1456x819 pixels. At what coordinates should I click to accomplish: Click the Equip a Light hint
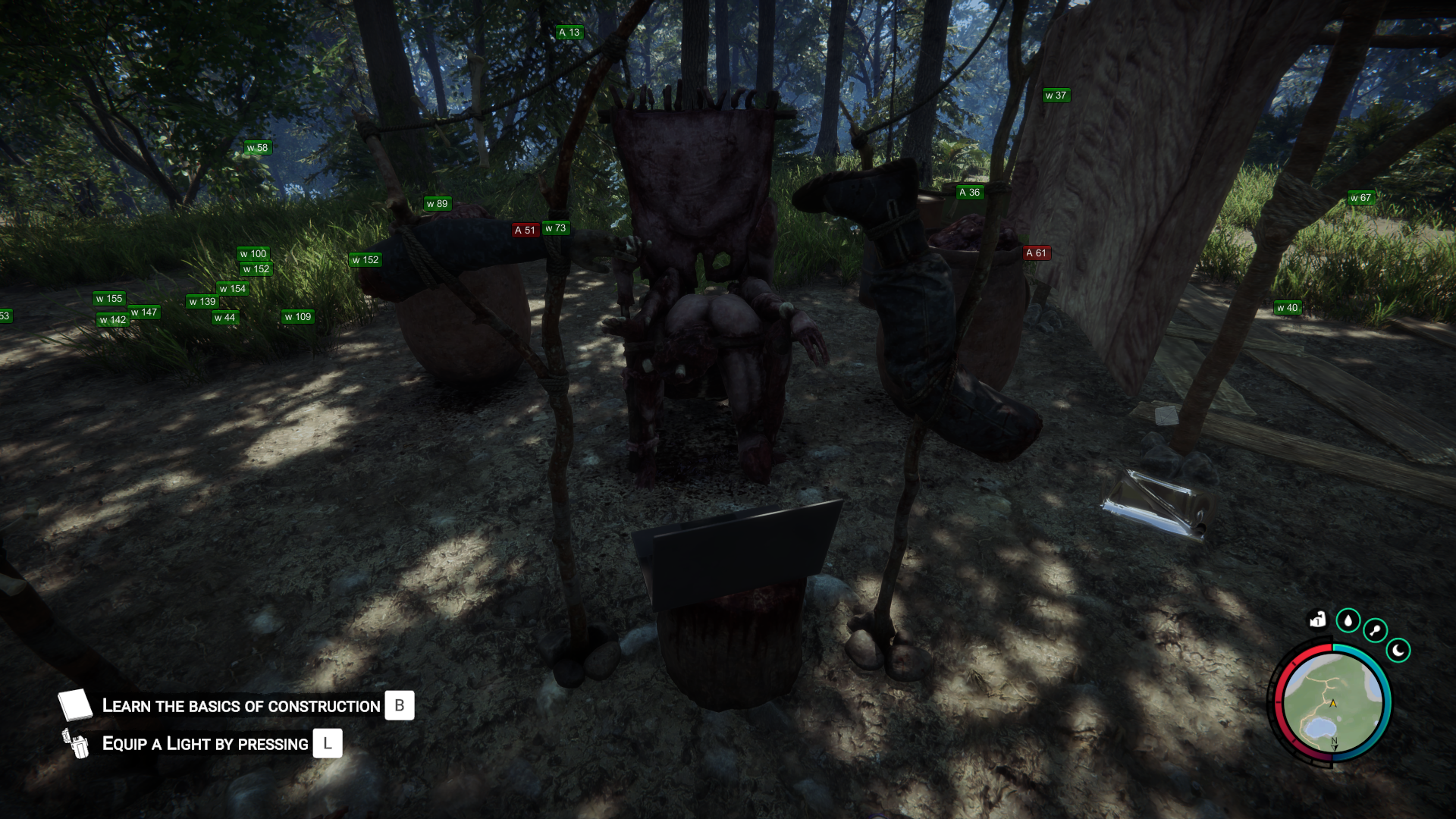click(x=205, y=744)
